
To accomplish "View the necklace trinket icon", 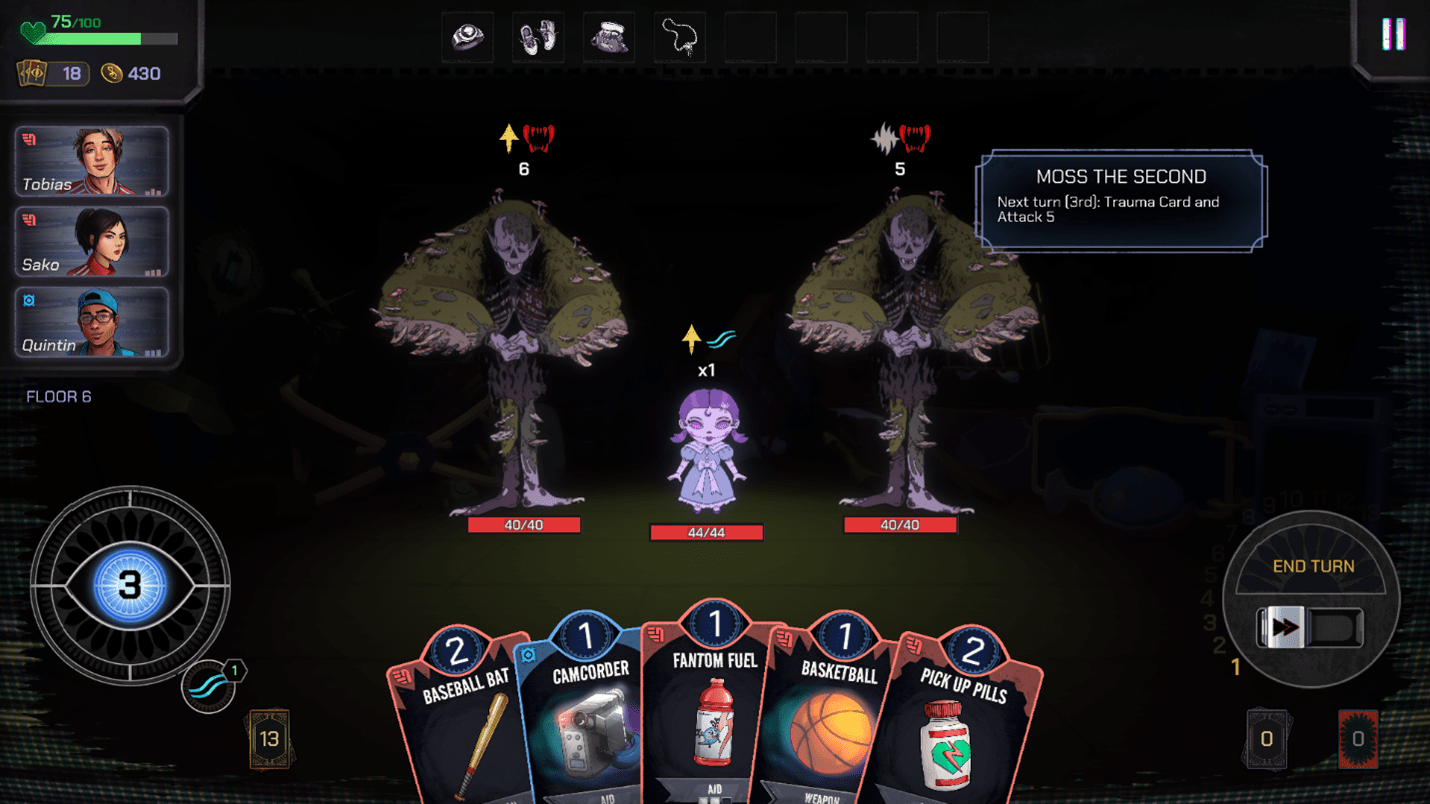I will 680,37.
